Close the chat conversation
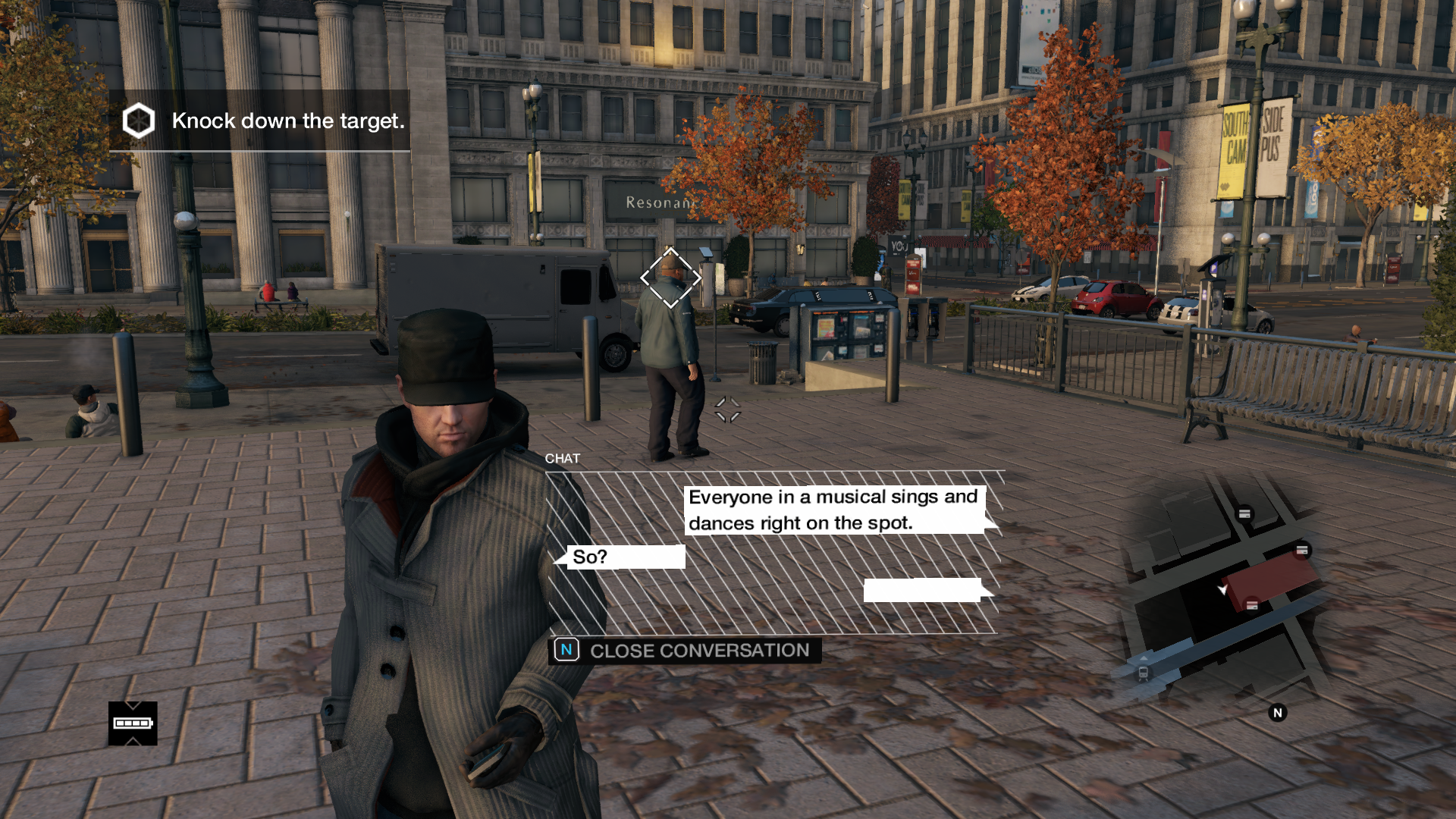The width and height of the screenshot is (1456, 819). pos(685,651)
